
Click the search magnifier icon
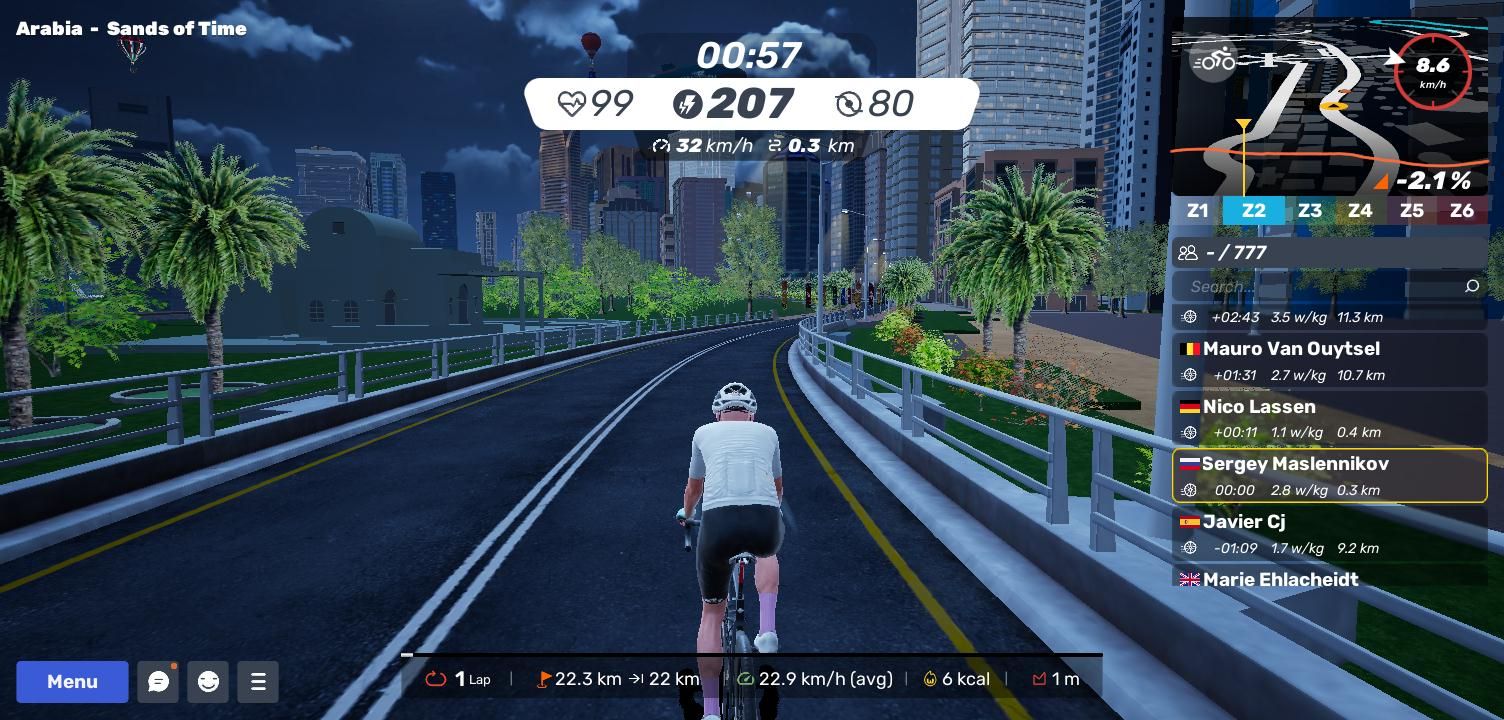(x=1471, y=287)
